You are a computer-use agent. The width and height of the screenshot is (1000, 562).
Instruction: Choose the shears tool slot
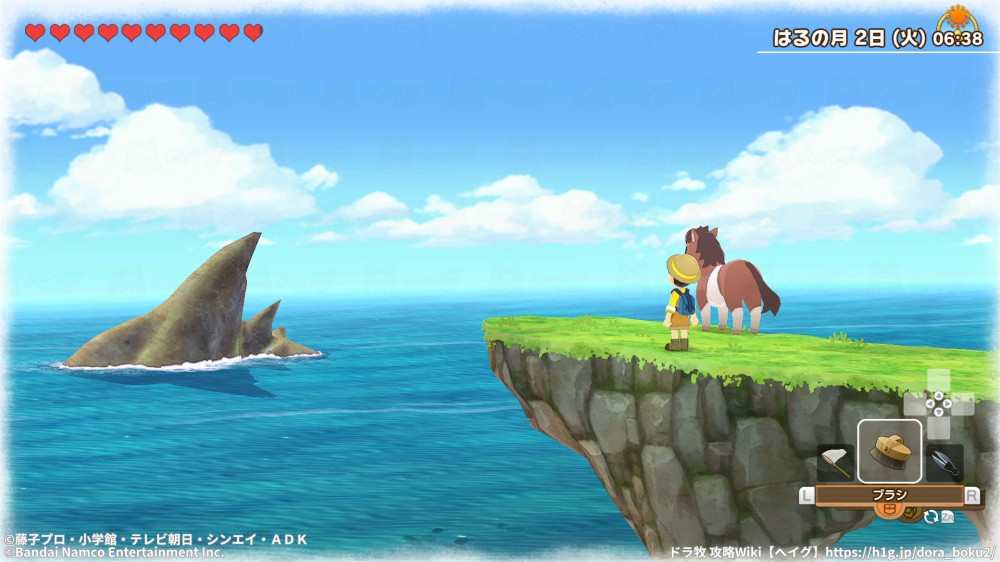pos(944,462)
